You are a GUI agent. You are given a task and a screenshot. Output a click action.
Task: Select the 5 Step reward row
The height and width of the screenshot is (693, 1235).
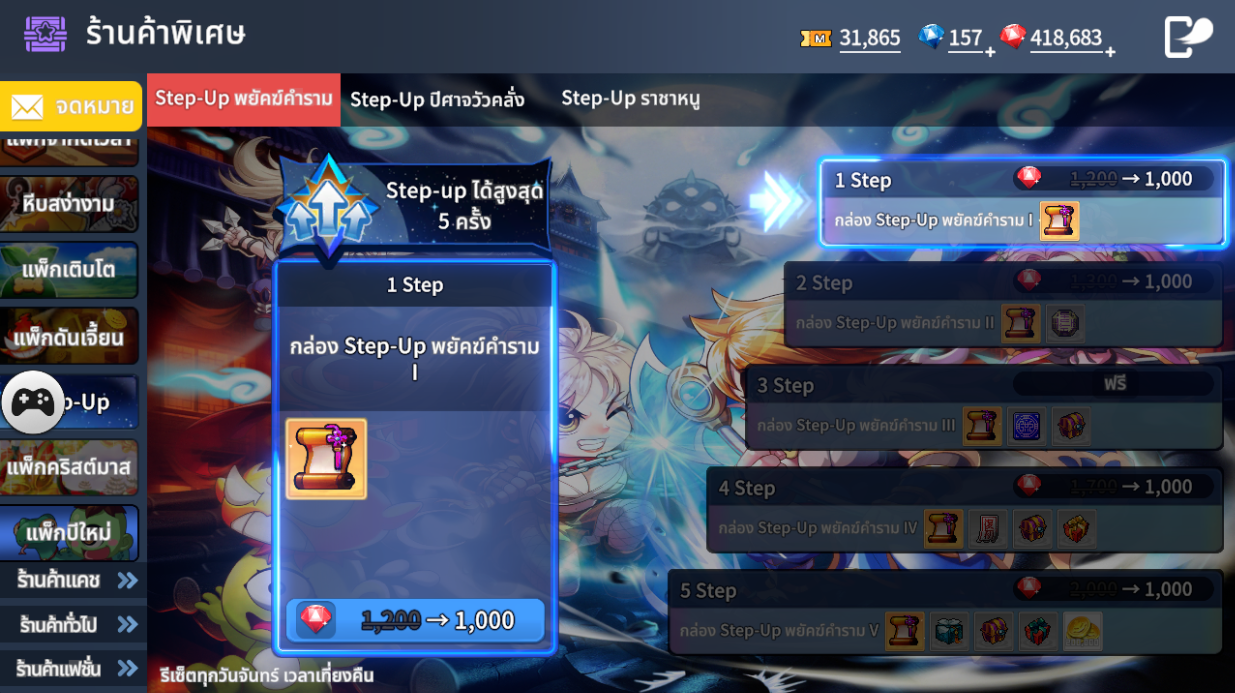[945, 612]
